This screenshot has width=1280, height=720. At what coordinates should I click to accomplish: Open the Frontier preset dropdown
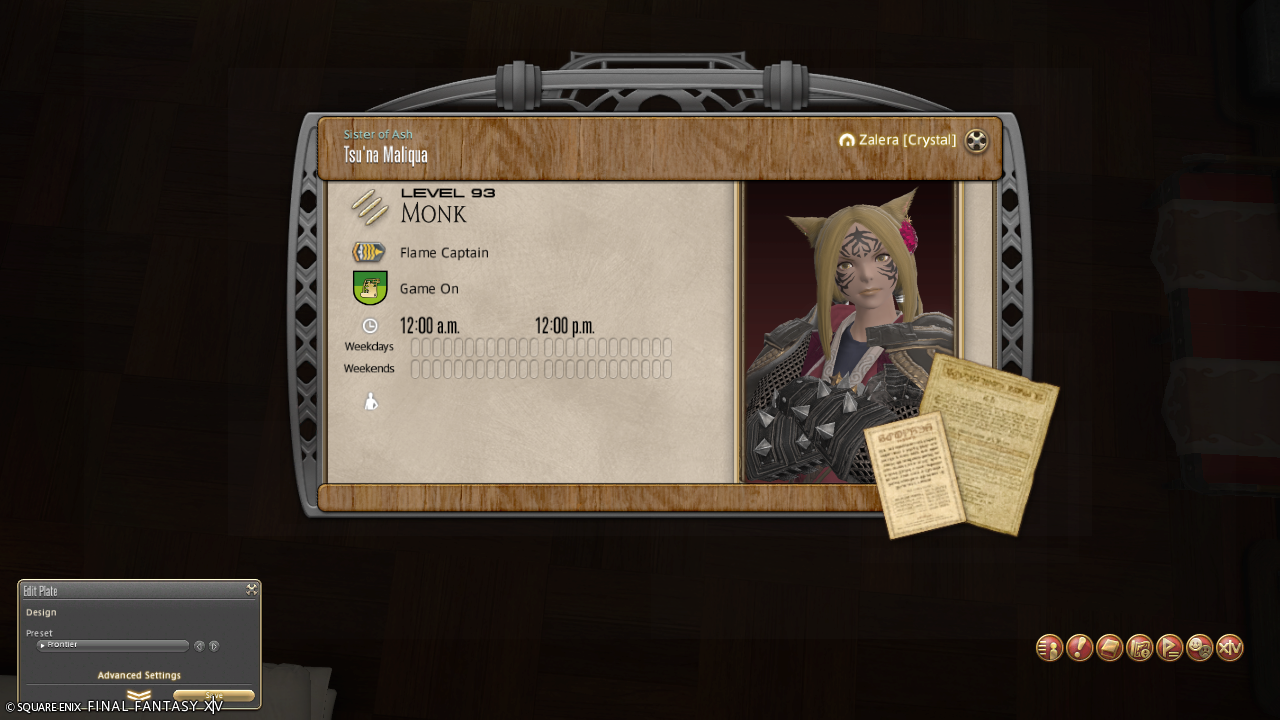pos(113,645)
